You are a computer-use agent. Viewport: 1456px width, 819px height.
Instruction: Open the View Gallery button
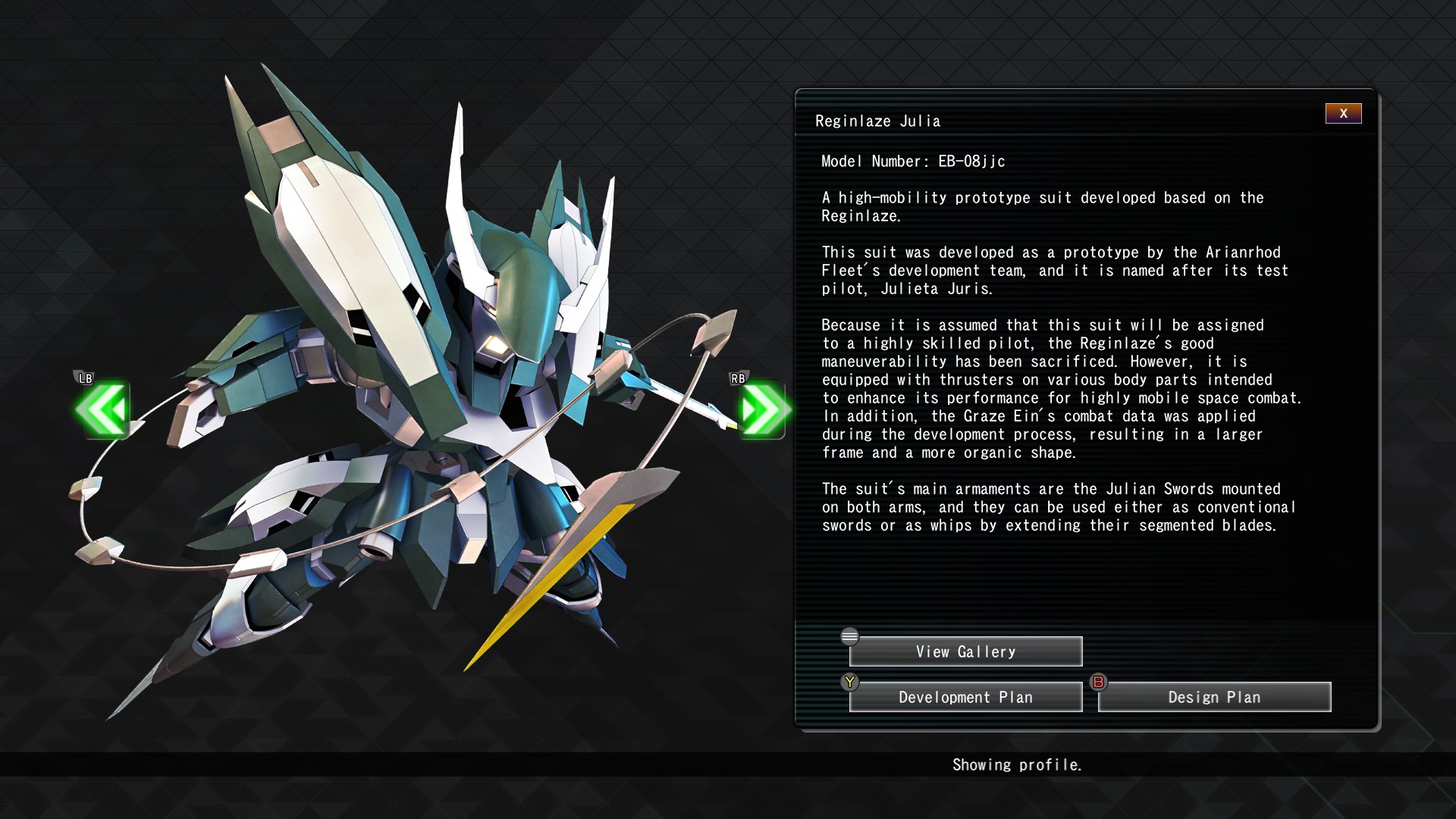coord(965,652)
